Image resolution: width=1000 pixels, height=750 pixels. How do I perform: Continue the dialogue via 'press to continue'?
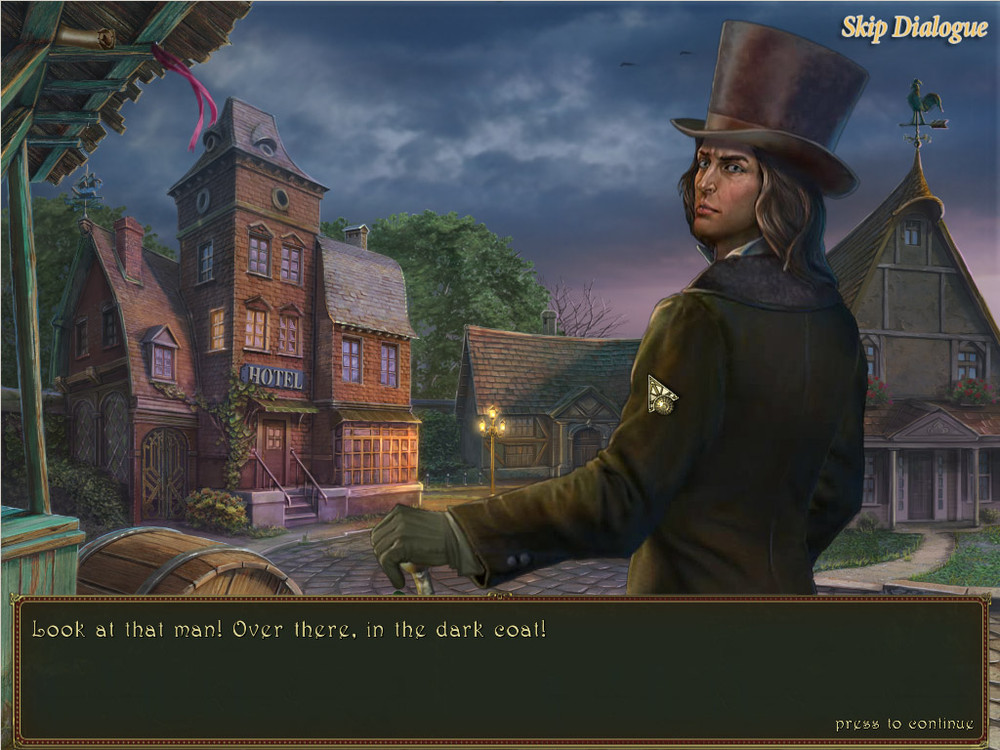coord(904,723)
